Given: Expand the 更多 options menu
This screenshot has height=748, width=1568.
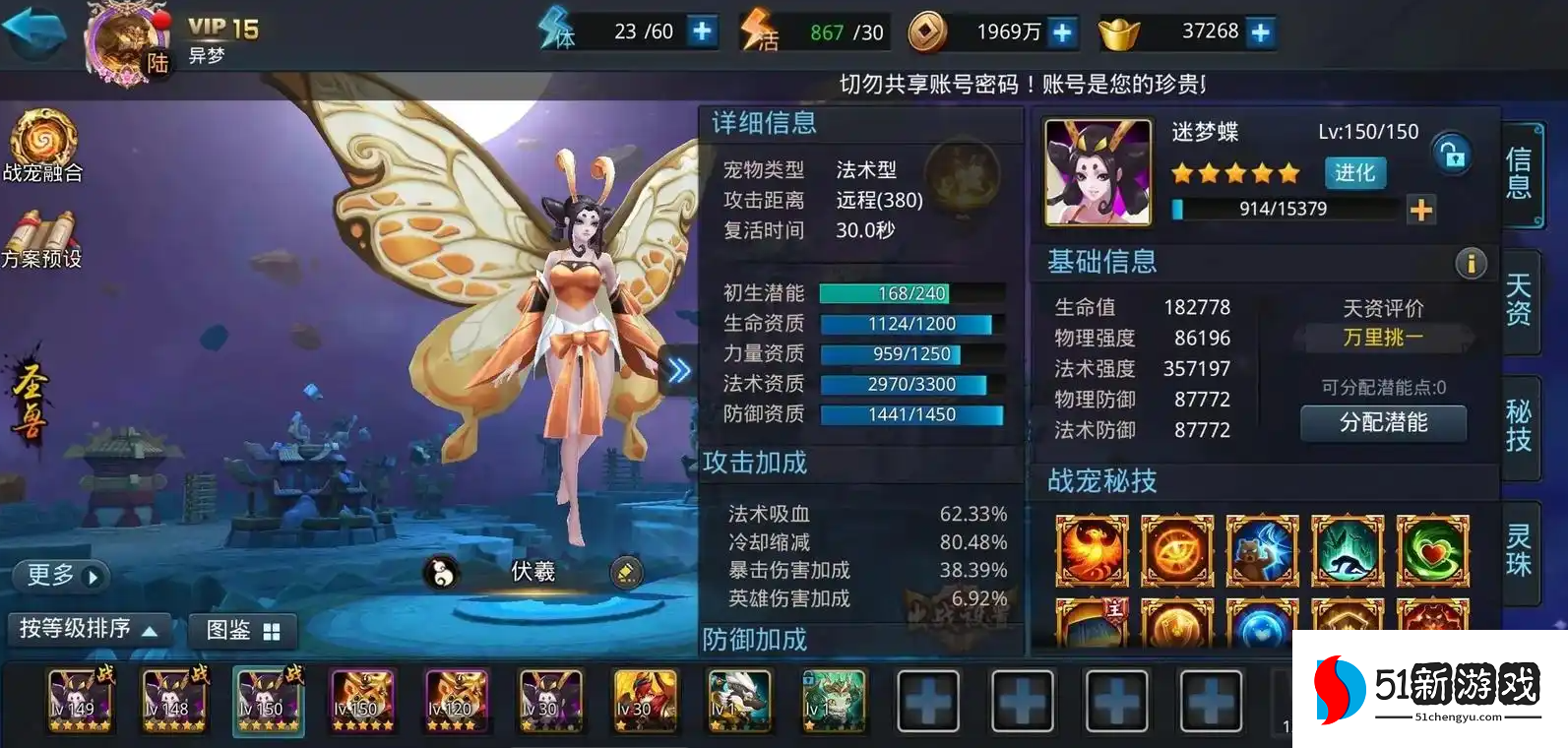Looking at the screenshot, I should [59, 576].
